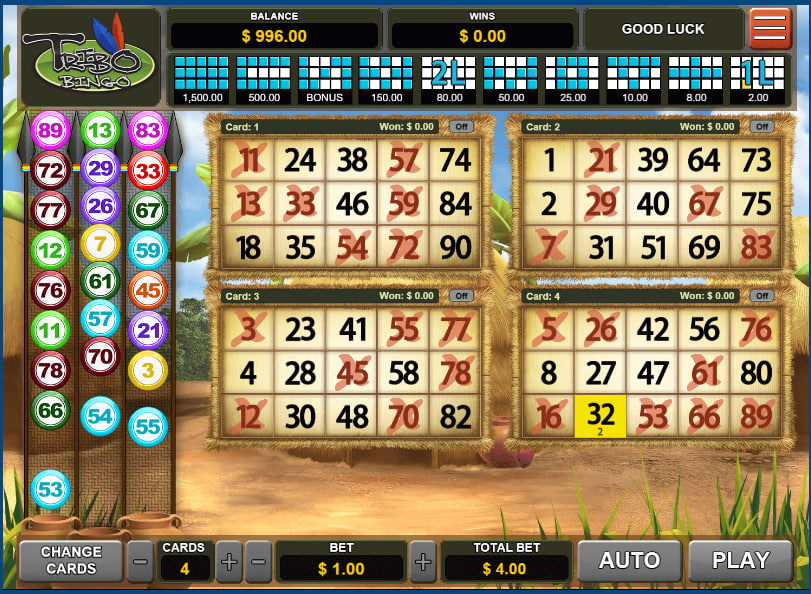Select the 150.00 payout pattern
The height and width of the screenshot is (594, 811).
coord(386,79)
